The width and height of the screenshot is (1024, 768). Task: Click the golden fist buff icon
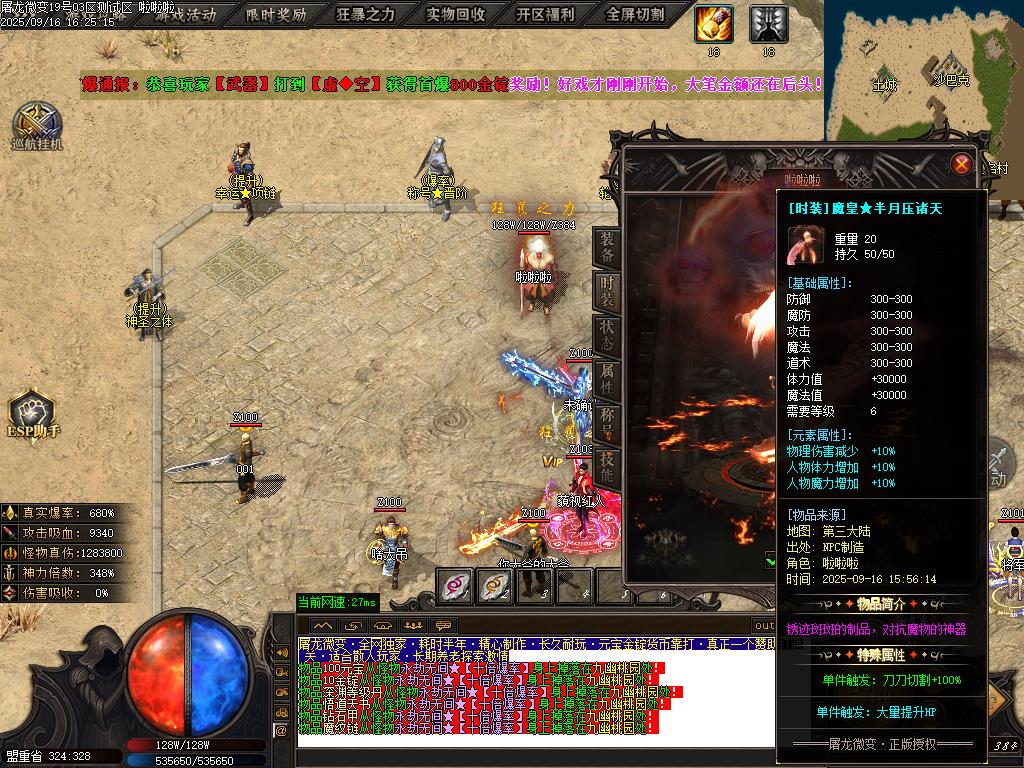[714, 24]
